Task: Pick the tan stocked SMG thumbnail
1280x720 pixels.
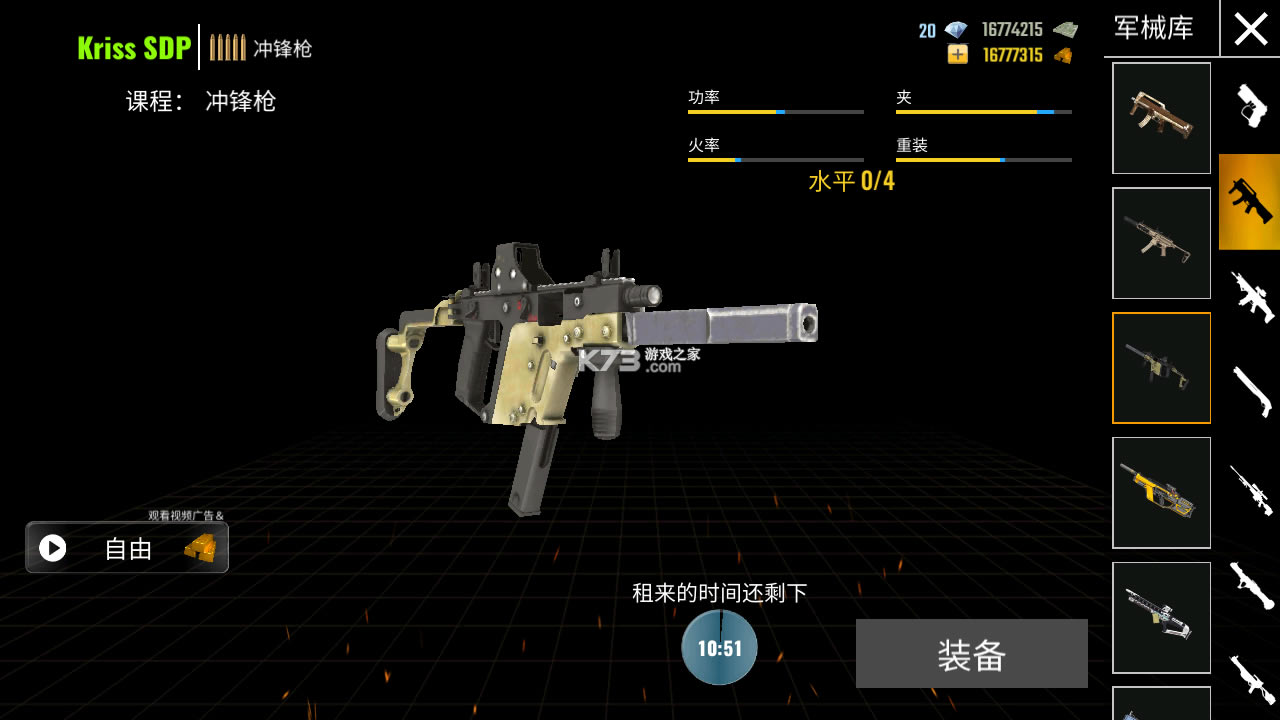Action: click(x=1161, y=243)
